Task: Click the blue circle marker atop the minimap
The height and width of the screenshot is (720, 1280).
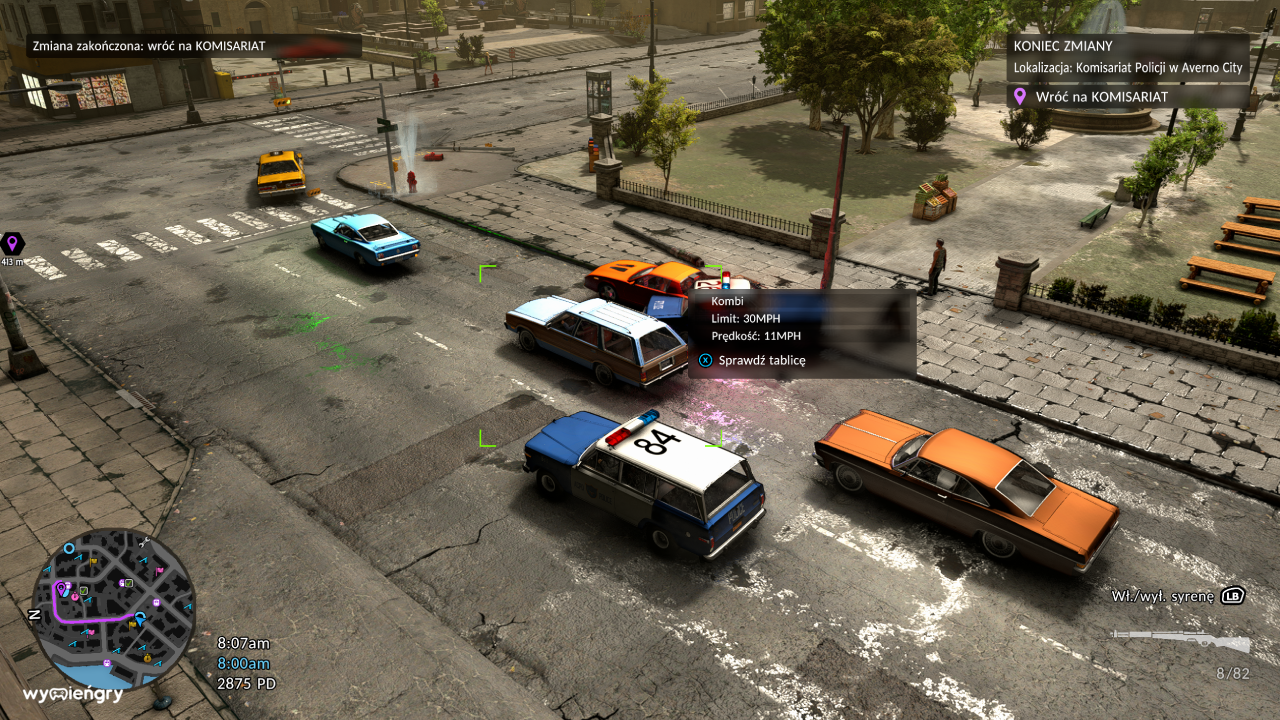Action: pos(69,548)
